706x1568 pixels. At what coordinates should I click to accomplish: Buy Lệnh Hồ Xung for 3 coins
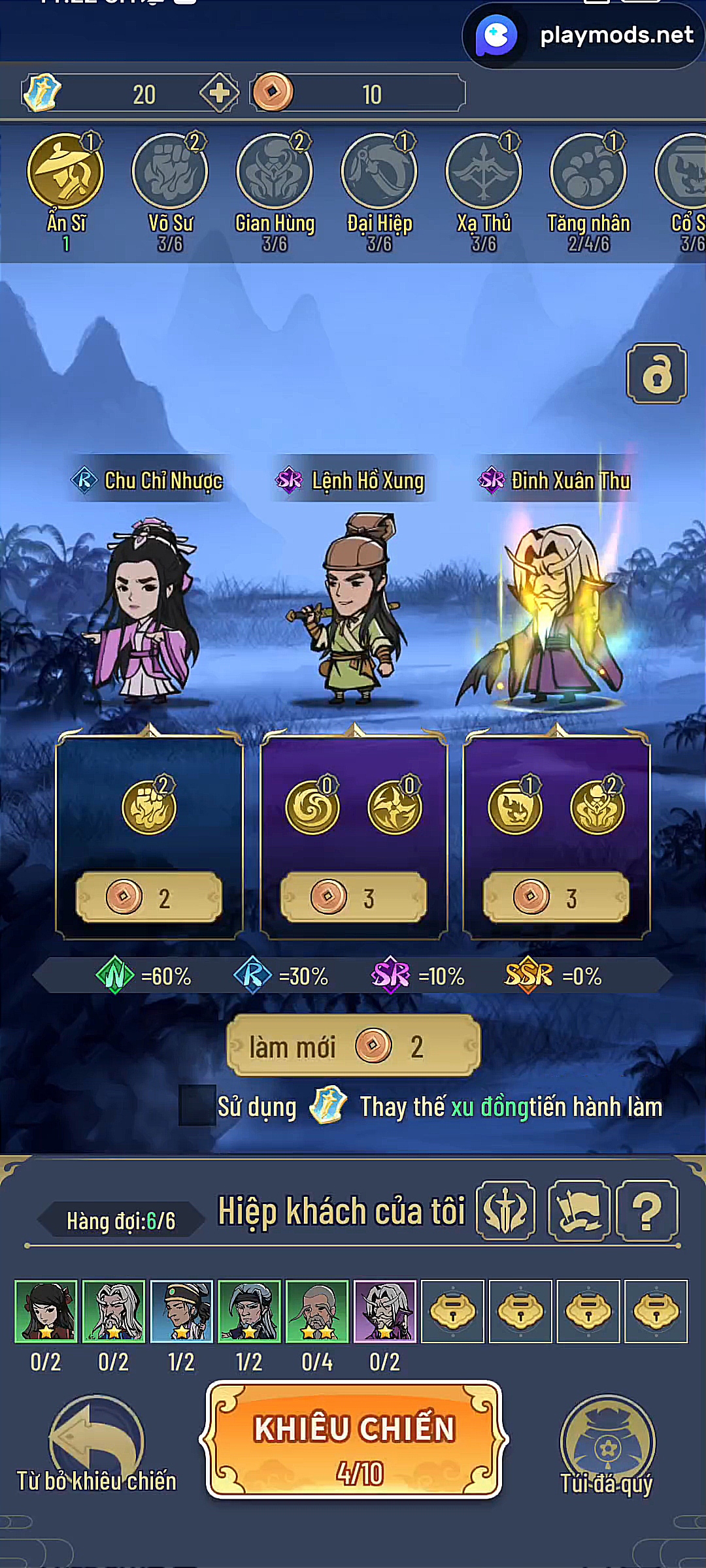coord(353,898)
